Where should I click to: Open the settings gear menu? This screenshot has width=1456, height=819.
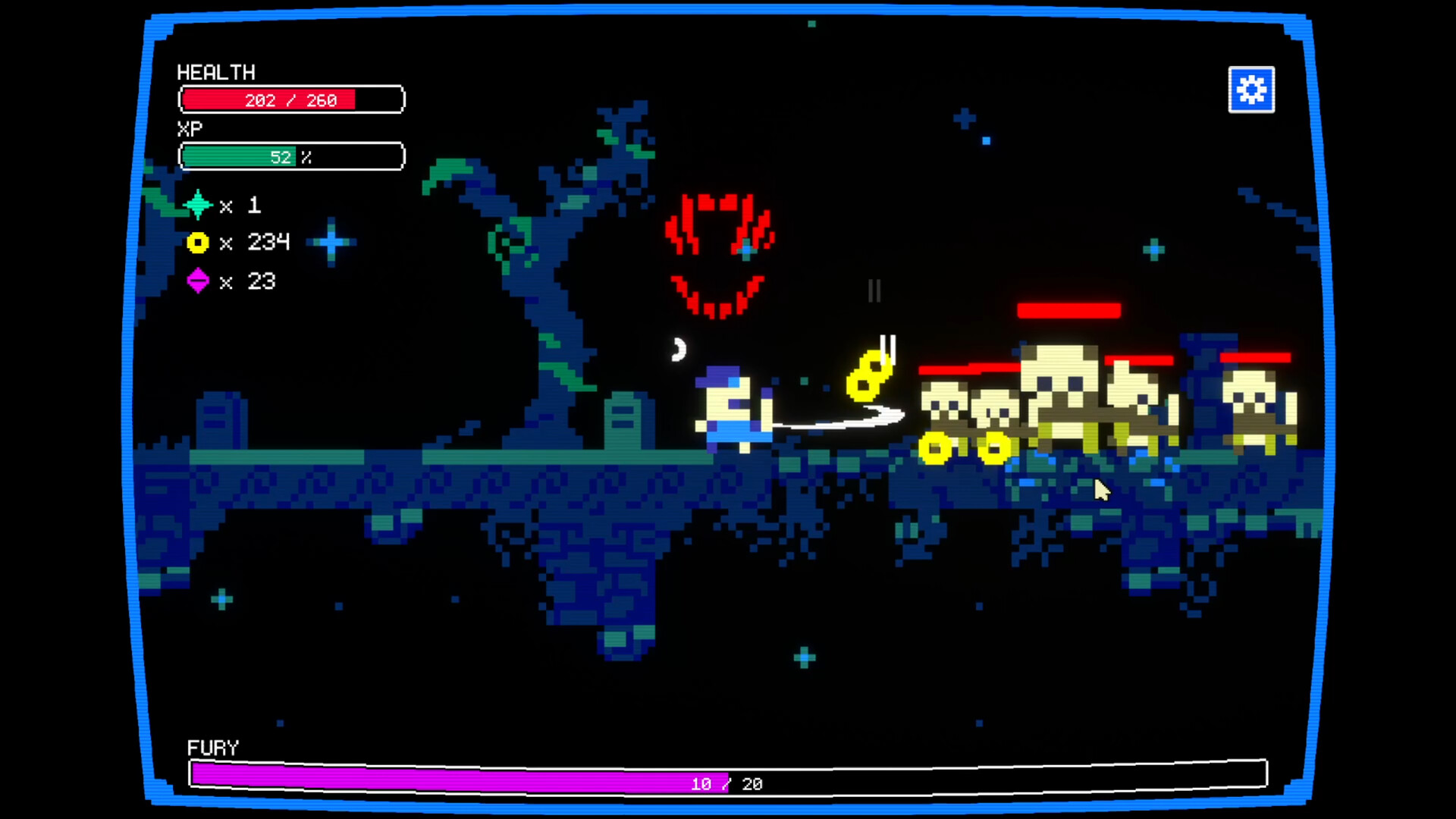(x=1250, y=89)
